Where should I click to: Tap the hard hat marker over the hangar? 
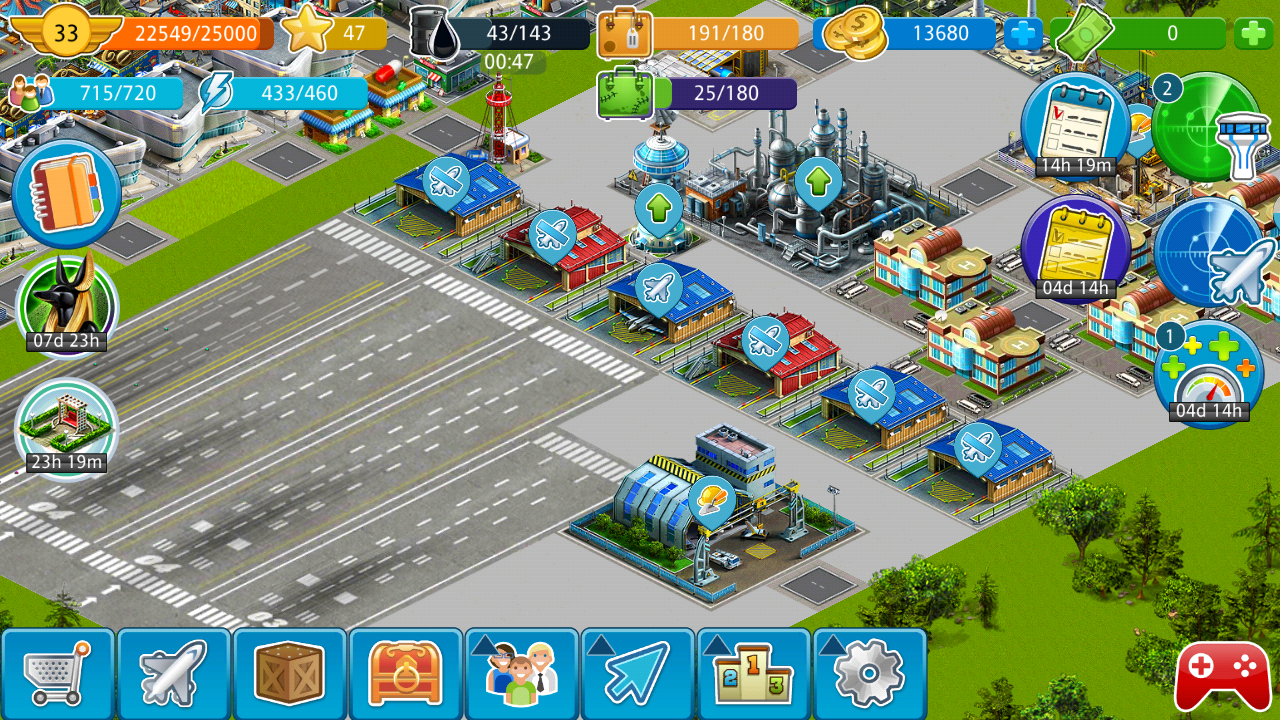(711, 499)
